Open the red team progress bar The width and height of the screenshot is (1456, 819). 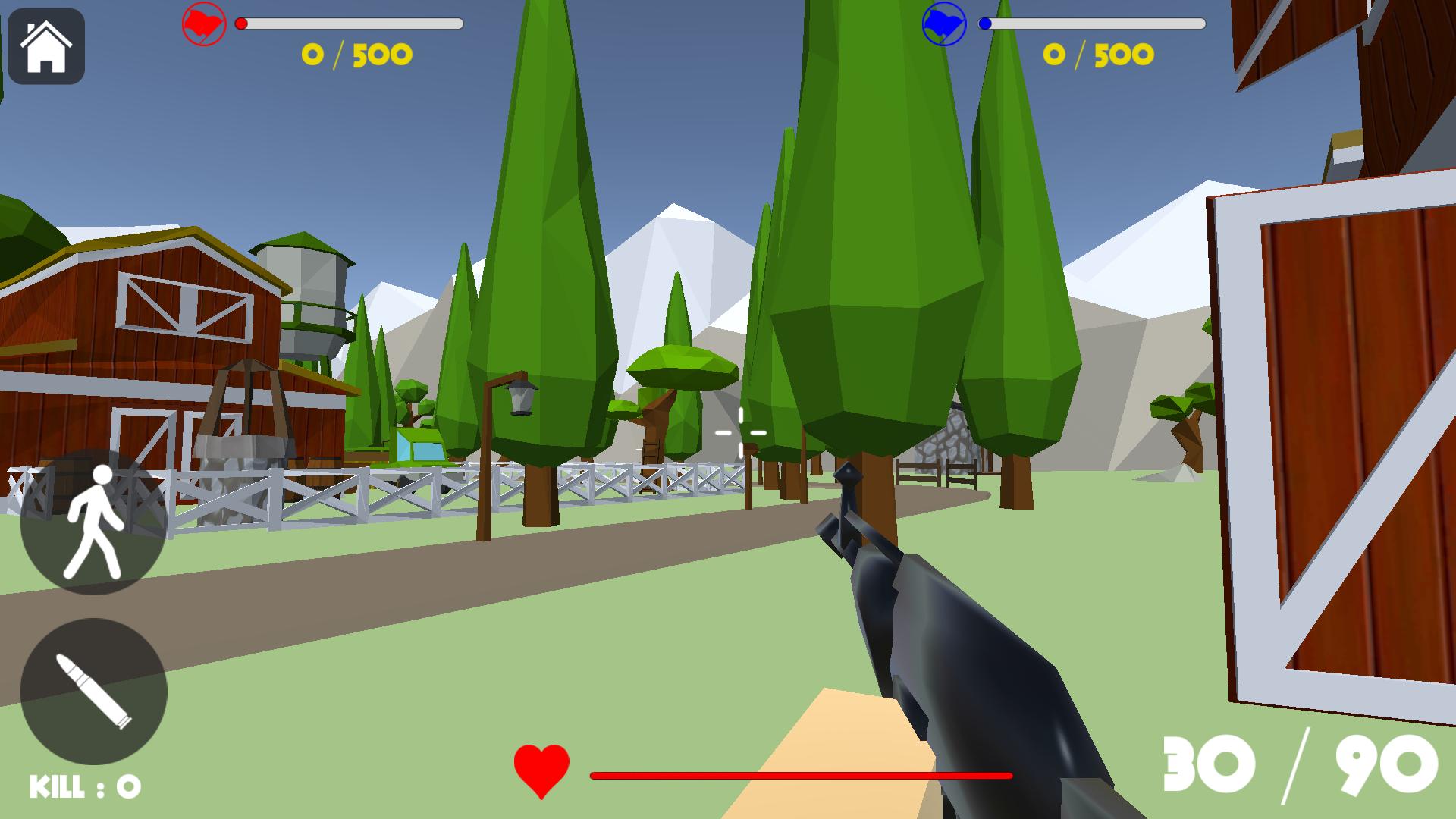click(349, 23)
